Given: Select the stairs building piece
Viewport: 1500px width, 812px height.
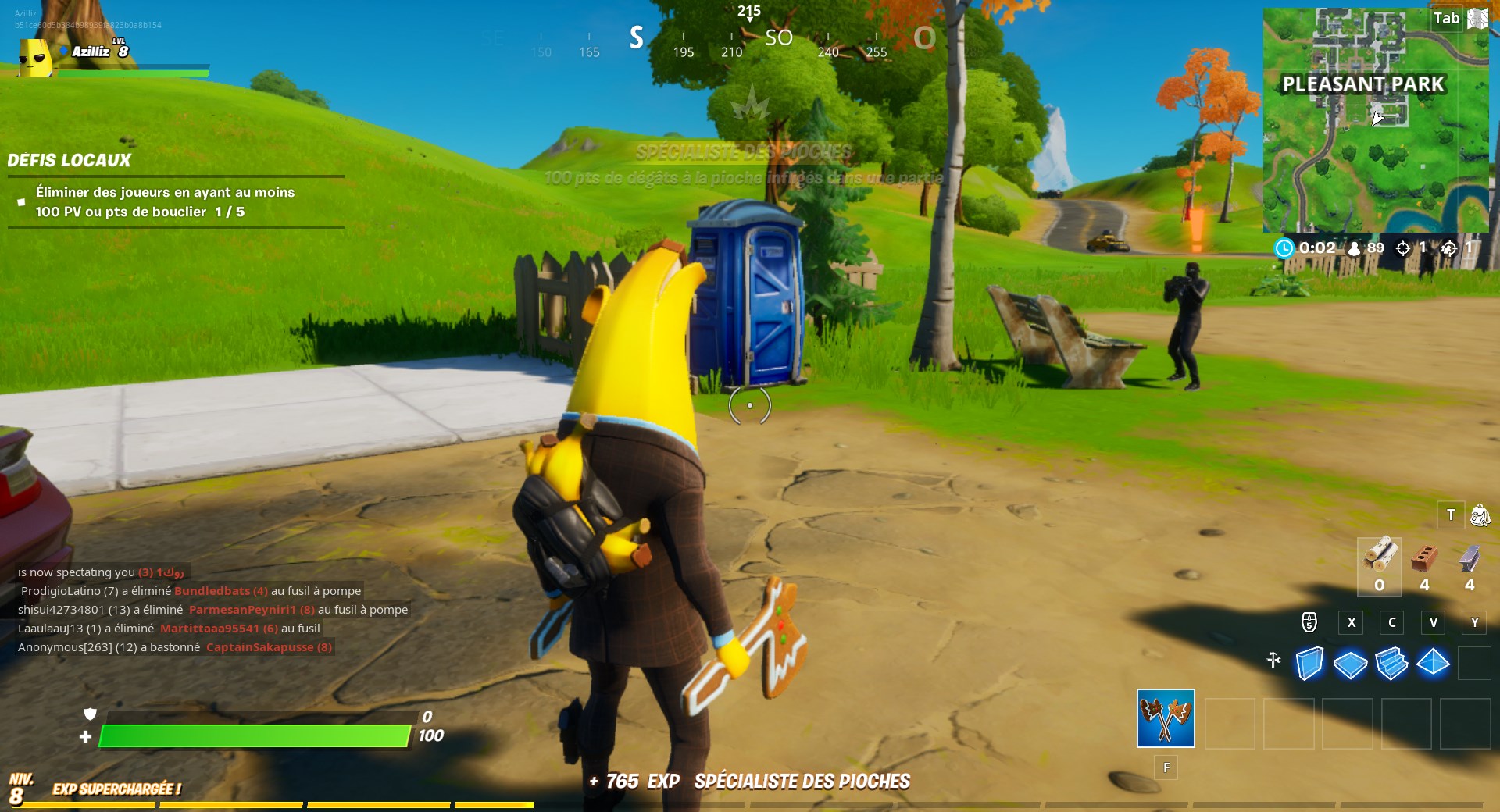Looking at the screenshot, I should pyautogui.click(x=1391, y=662).
